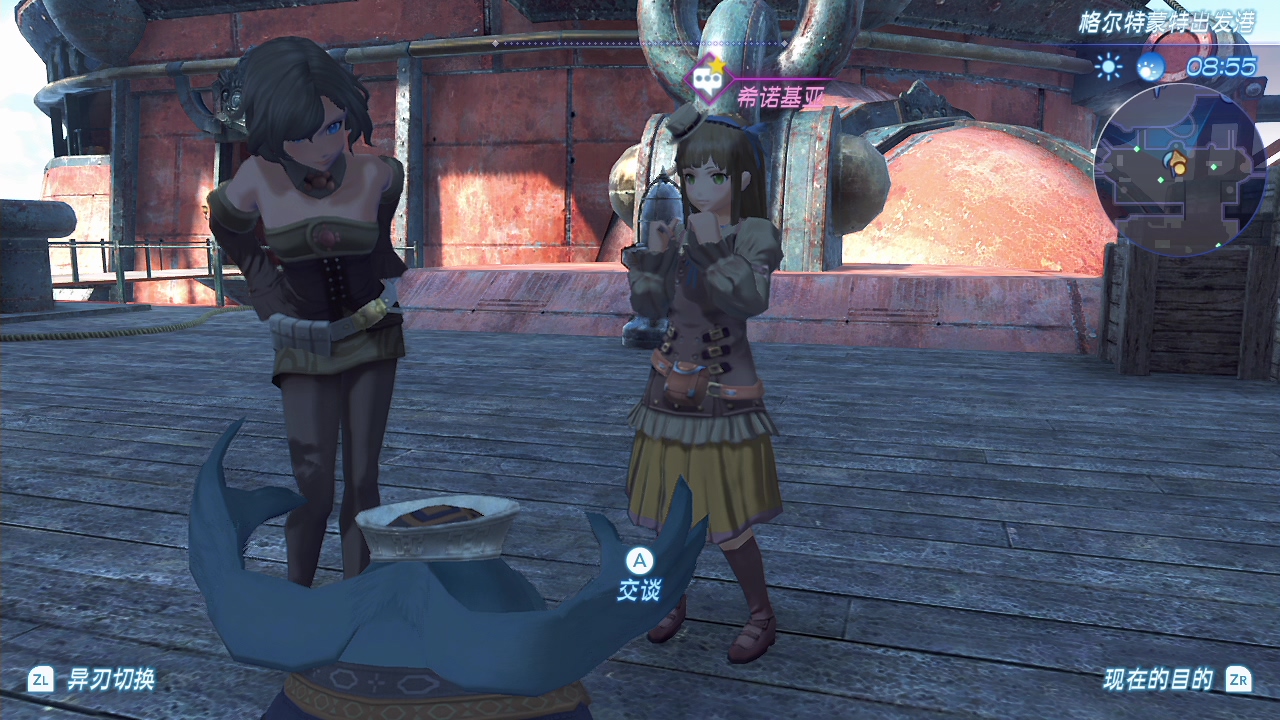Click the 格尔特蒙特出发港 location name

point(1165,23)
